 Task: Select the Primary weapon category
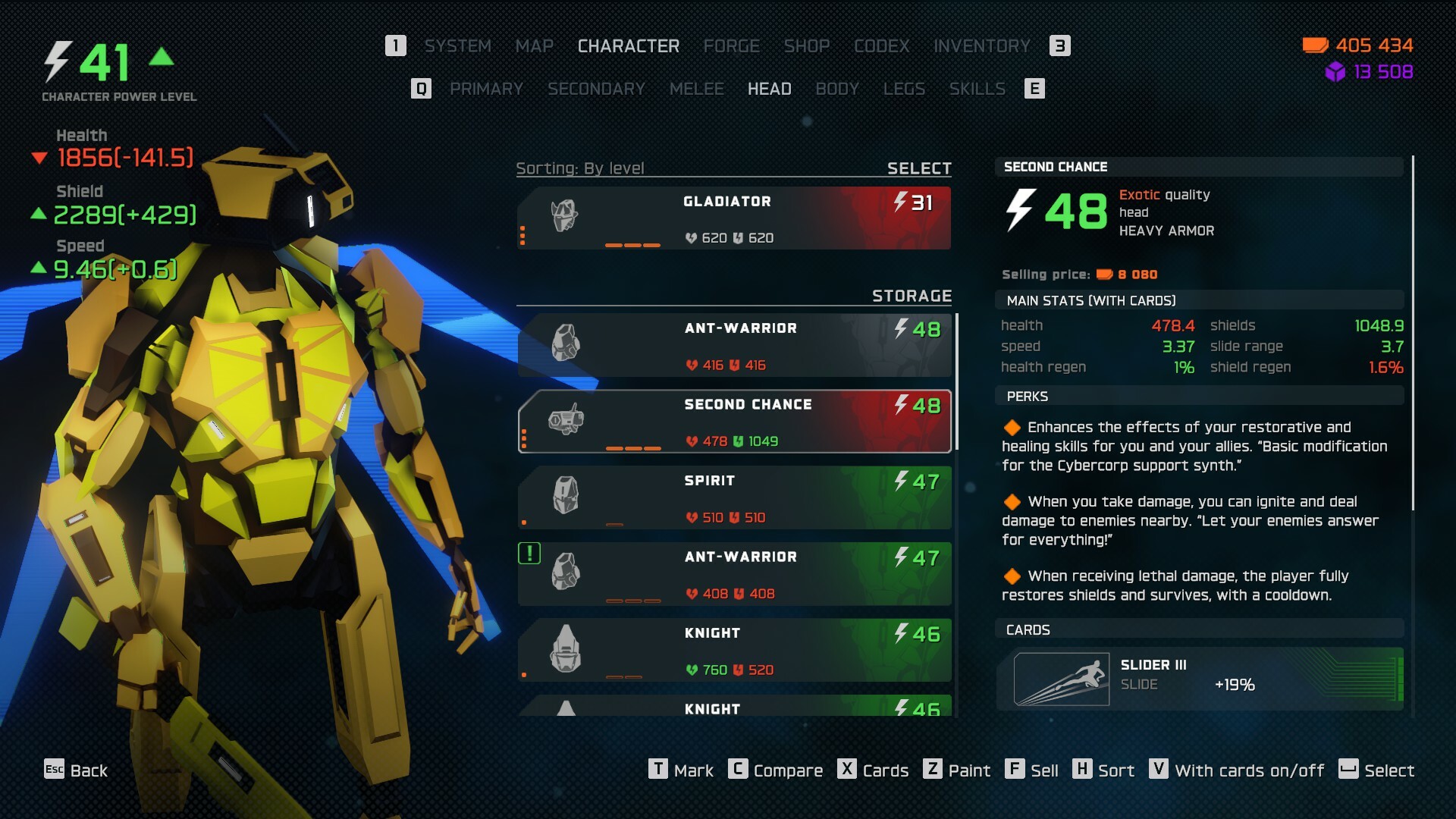click(x=486, y=89)
